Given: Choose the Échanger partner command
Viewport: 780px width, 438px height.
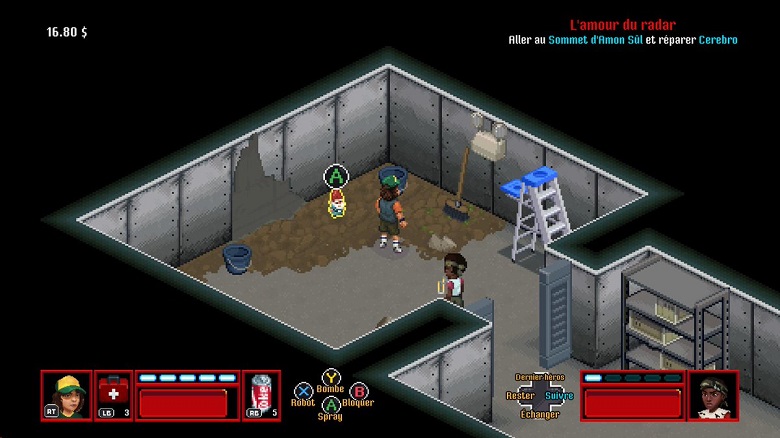Looking at the screenshot, I should 540,414.
